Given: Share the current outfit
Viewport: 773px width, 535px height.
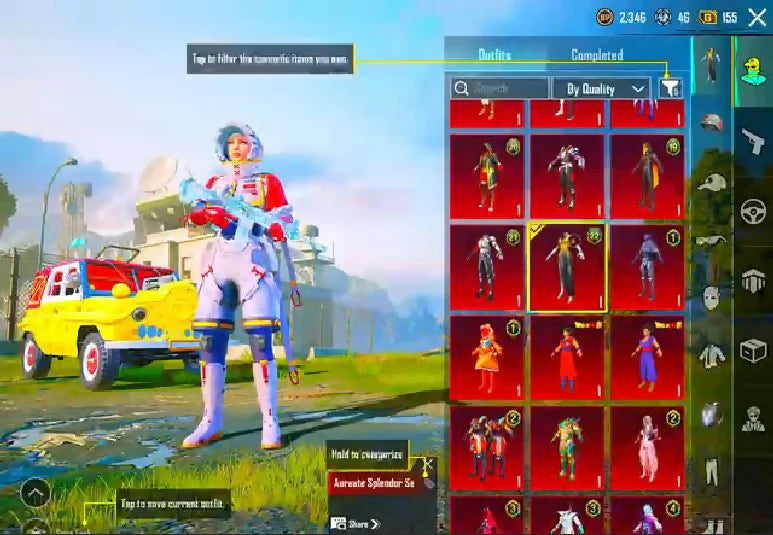Looking at the screenshot, I should [357, 523].
